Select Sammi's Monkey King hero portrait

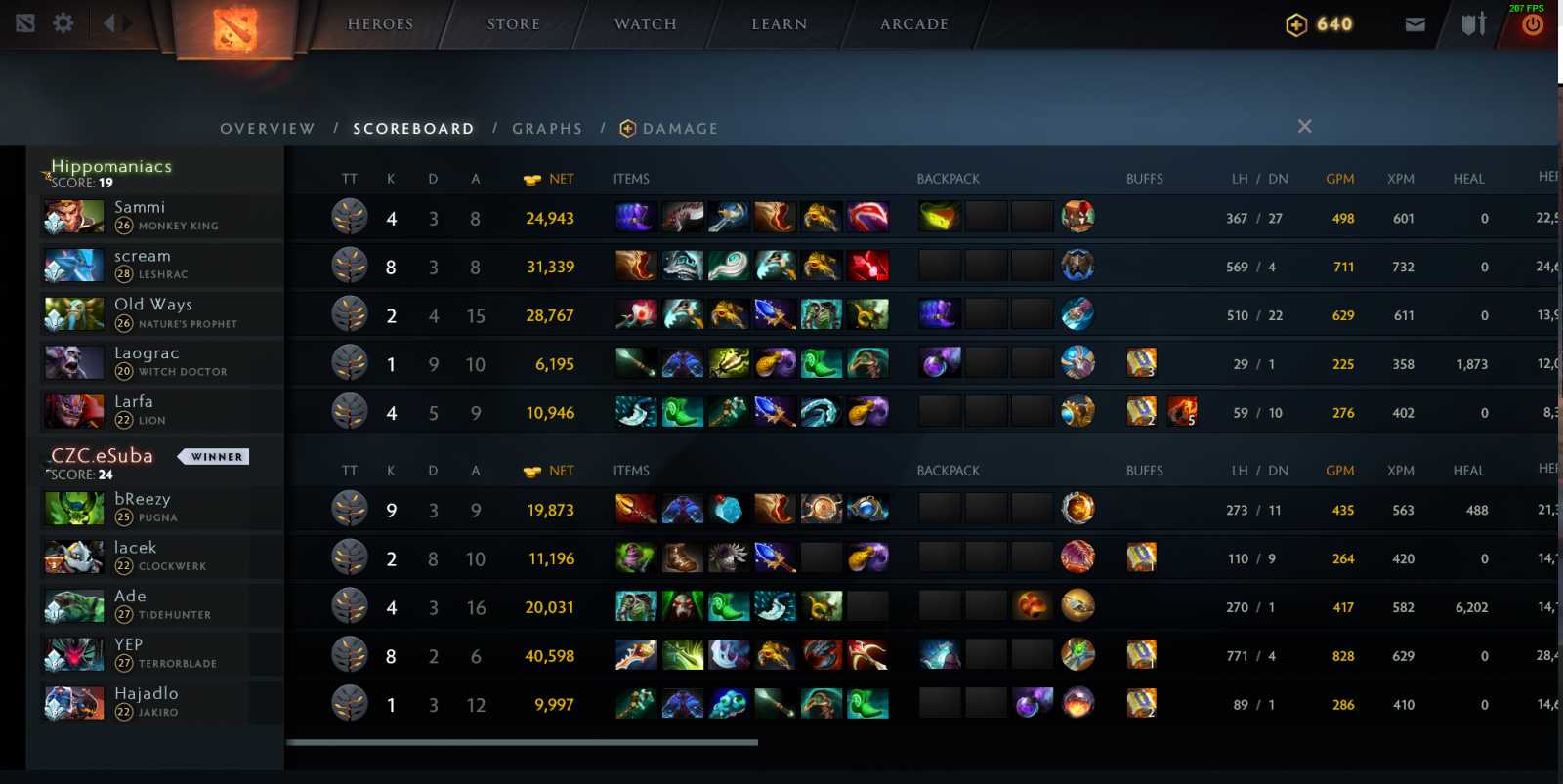coord(73,216)
